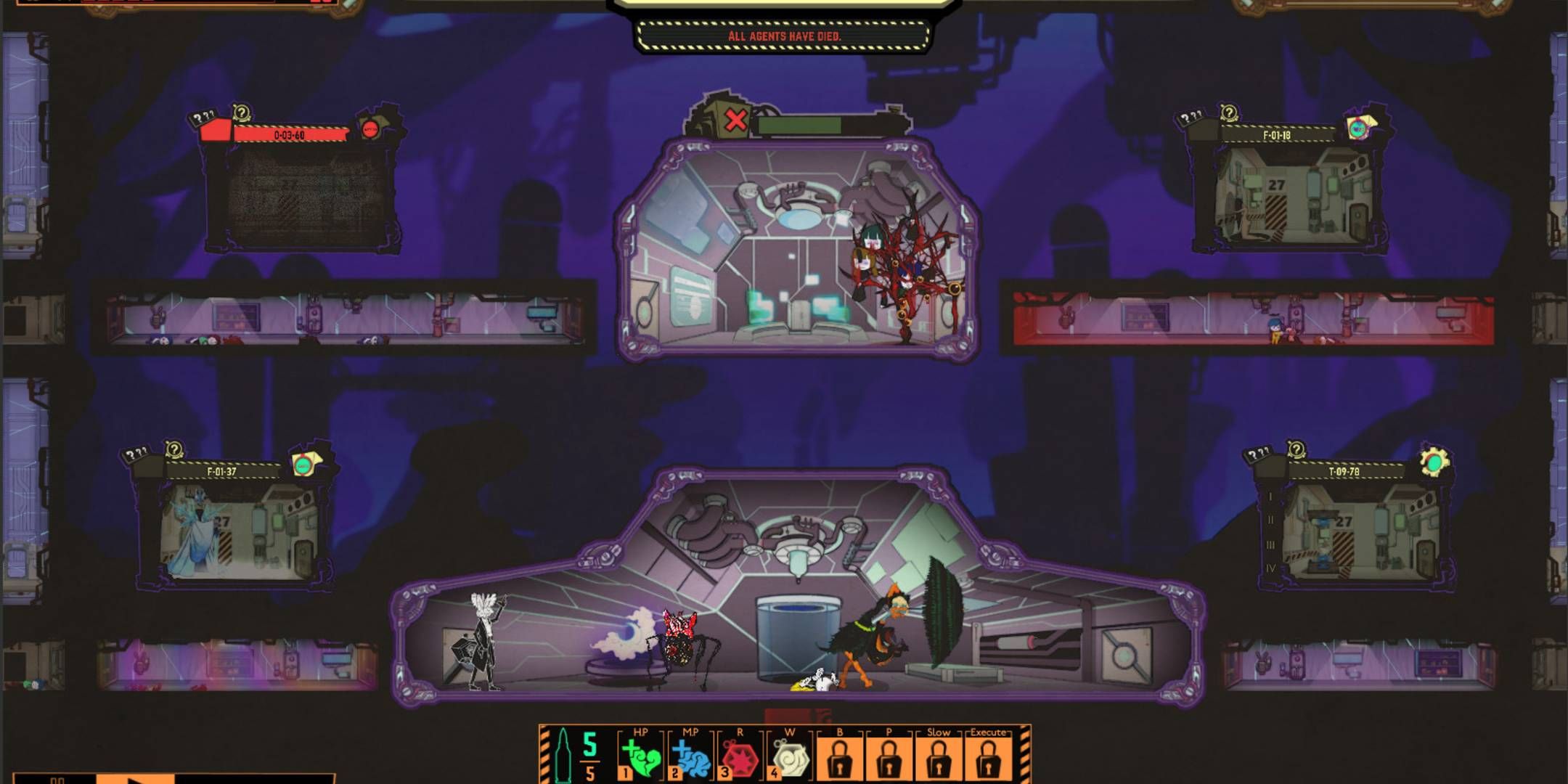
Task: Click the ALL AGENTS HAVE DIED banner
Action: coord(784,34)
